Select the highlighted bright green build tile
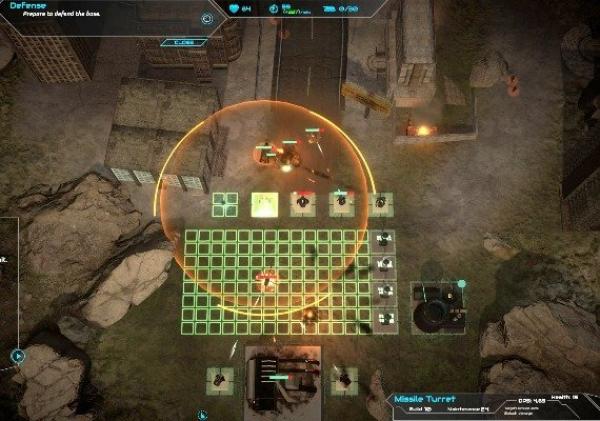The height and width of the screenshot is (421, 600). click(264, 204)
